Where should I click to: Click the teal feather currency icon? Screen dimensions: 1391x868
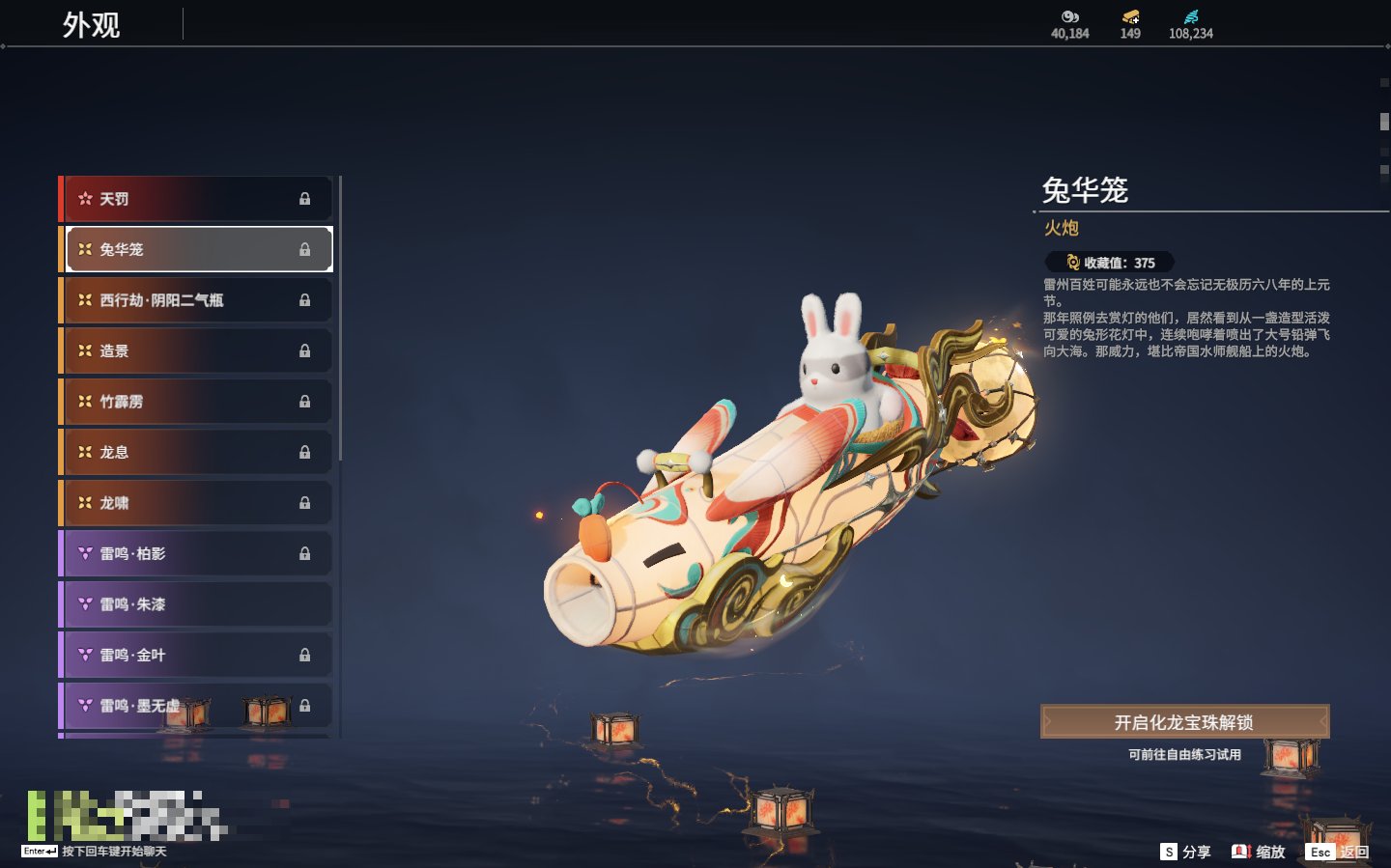[1191, 16]
